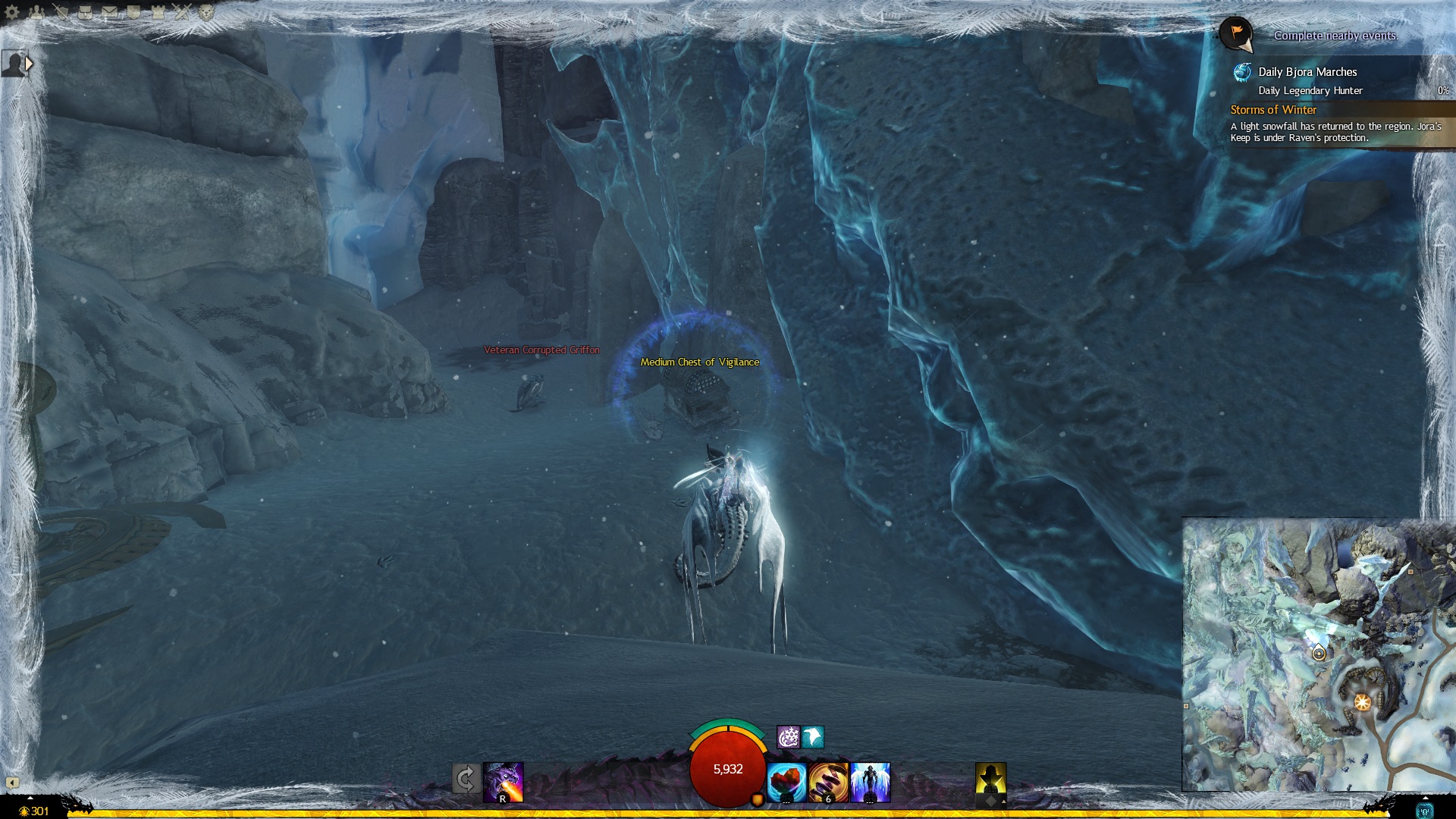Select the Daily Bjora Marches achievement tracker
The image size is (1456, 819).
1307,72
